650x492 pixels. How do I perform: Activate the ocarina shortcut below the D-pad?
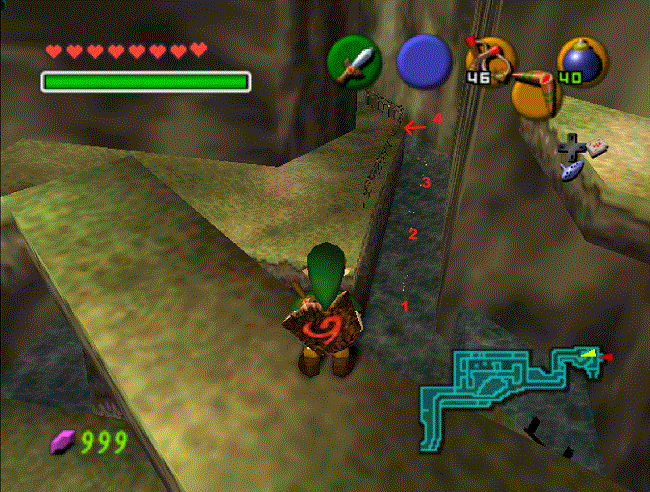point(575,173)
